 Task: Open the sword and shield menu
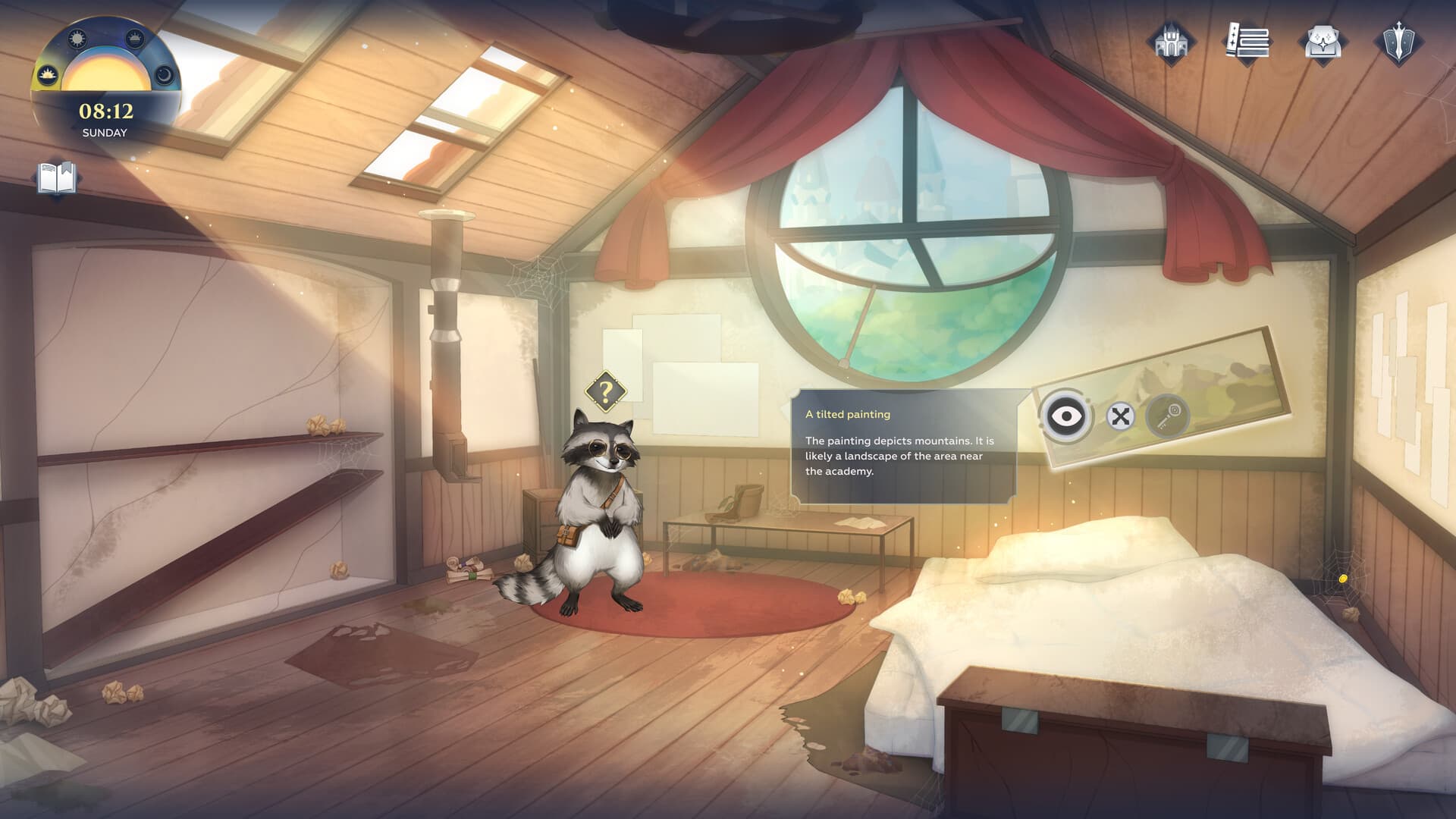click(x=1398, y=42)
